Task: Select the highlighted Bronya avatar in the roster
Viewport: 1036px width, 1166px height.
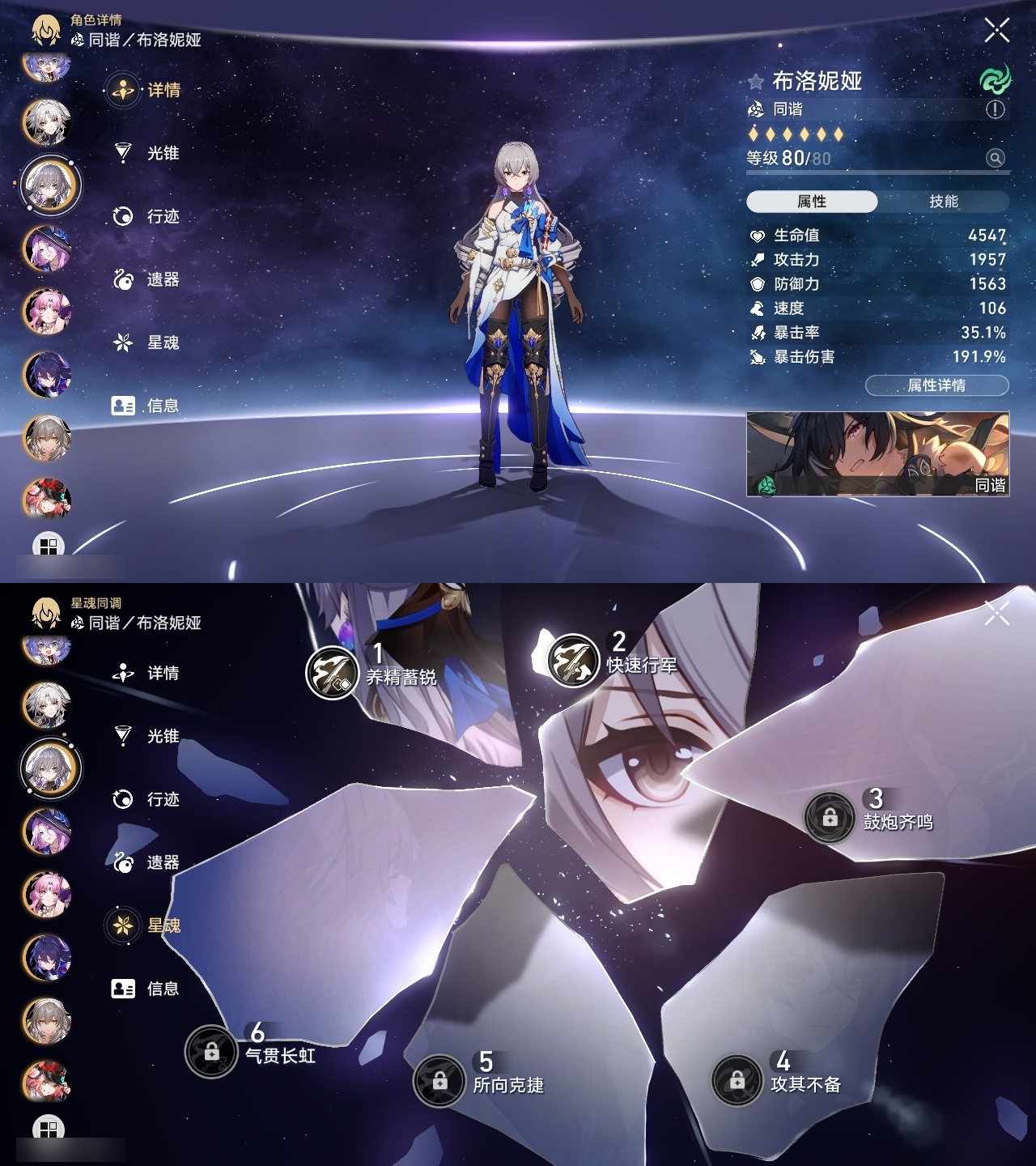Action: pyautogui.click(x=47, y=185)
